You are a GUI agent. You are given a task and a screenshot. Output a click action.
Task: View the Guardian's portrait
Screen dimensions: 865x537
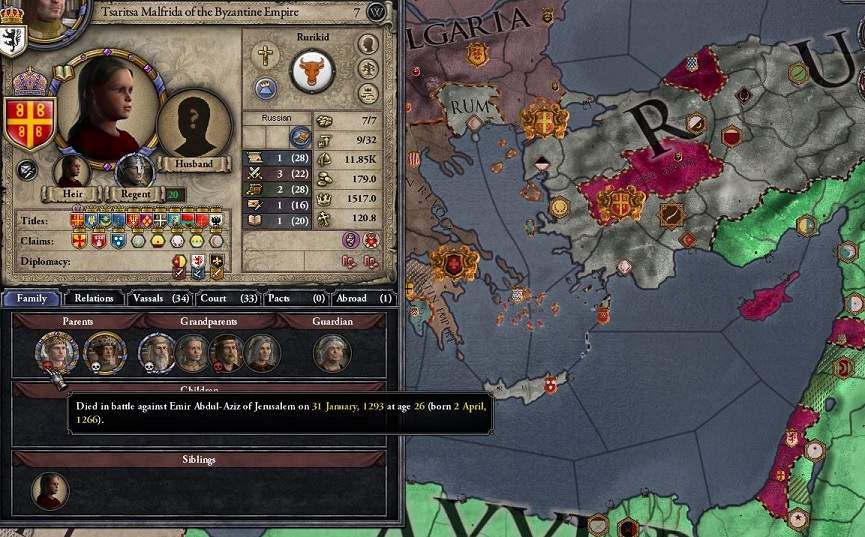[x=331, y=352]
